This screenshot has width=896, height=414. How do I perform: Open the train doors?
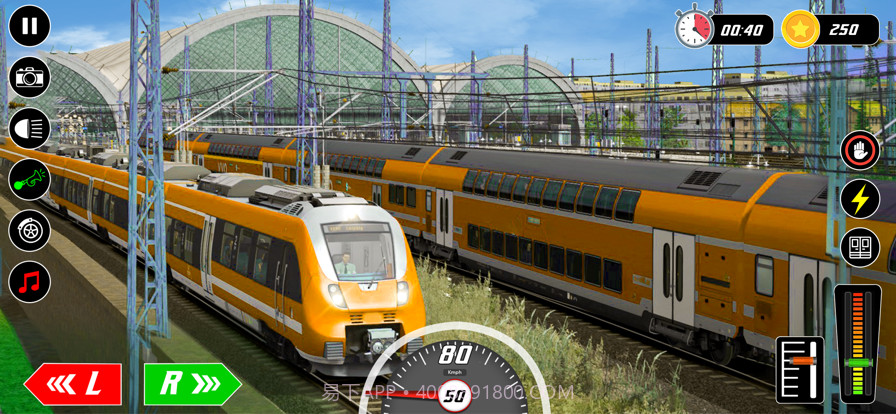tap(859, 247)
